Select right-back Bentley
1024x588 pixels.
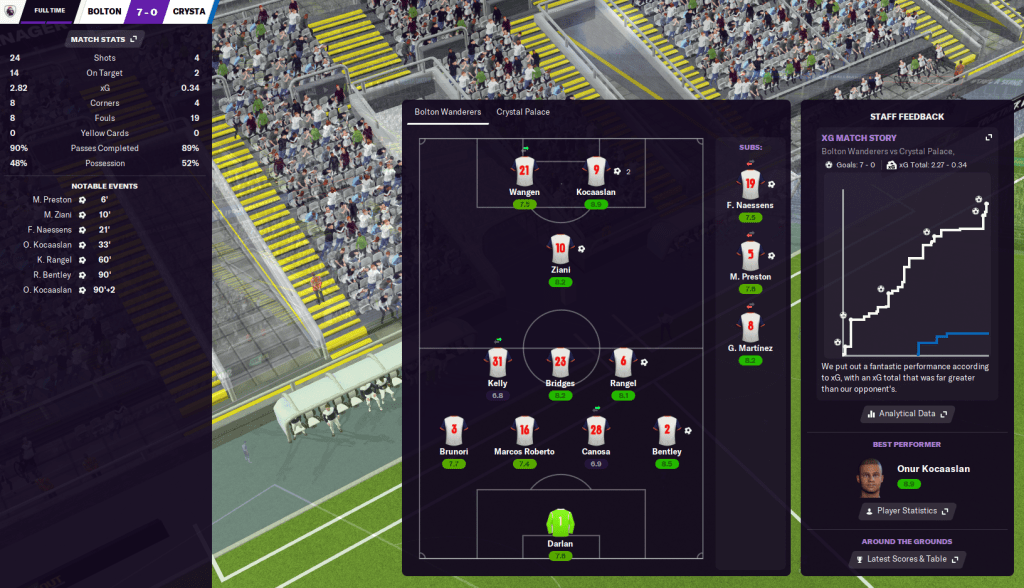(667, 431)
